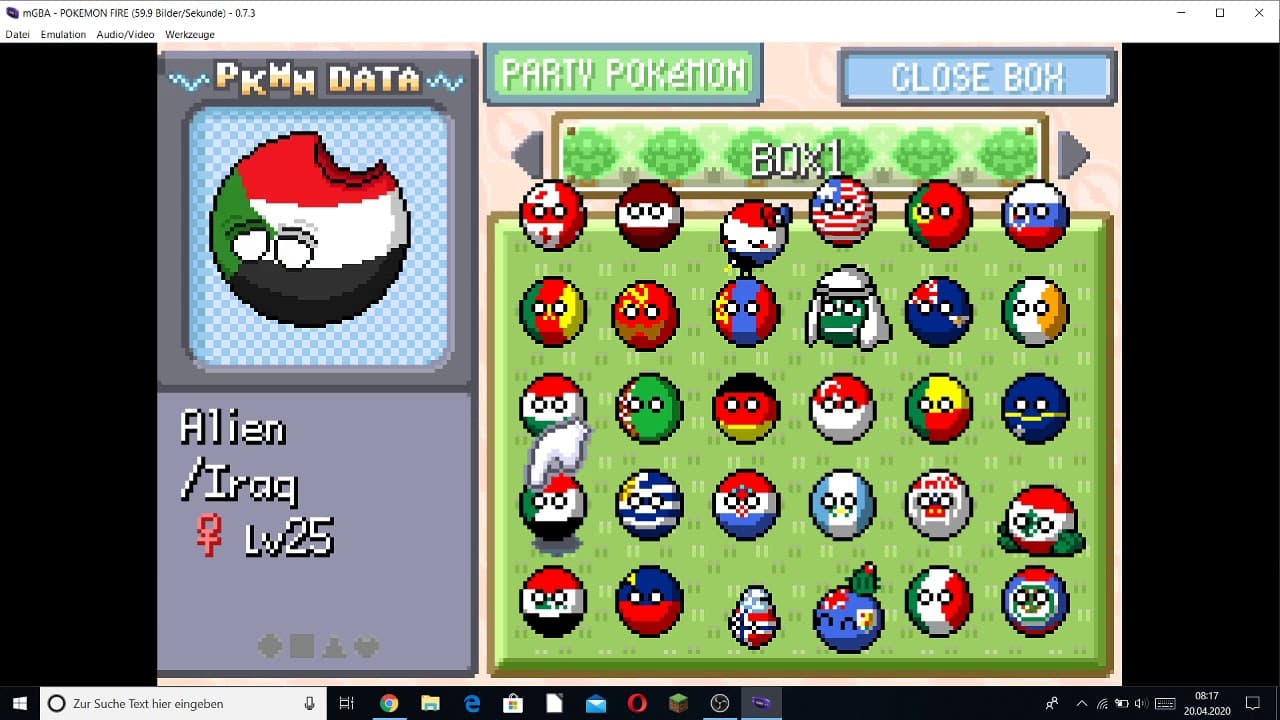
Task: Select the Singapore countryball
Action: [x=841, y=408]
